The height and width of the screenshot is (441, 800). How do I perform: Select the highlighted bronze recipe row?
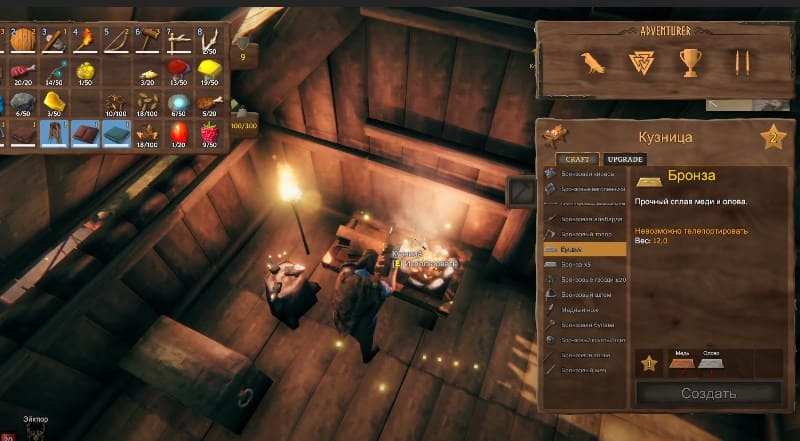[x=585, y=247]
